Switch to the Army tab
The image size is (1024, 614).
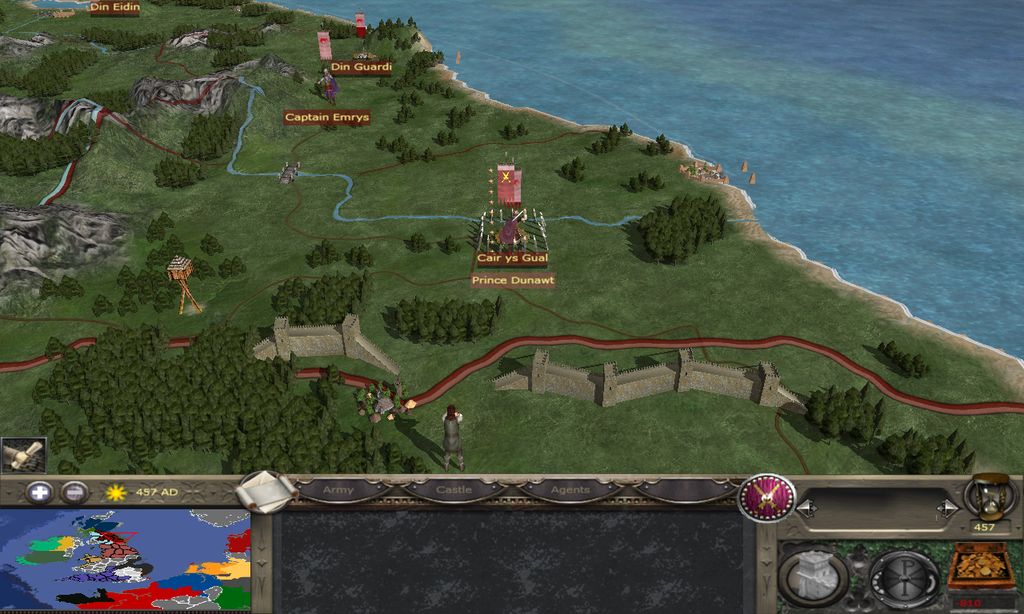click(x=338, y=491)
